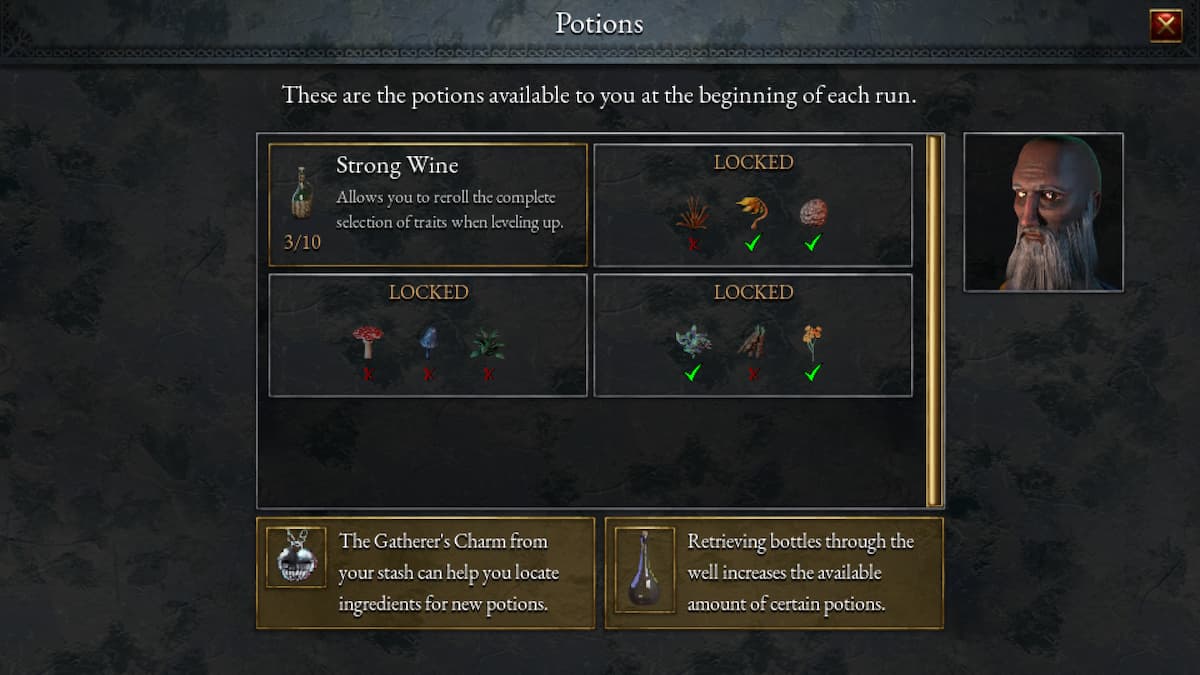1200x675 pixels.
Task: Click the blue mushroom ingredient icon
Action: click(x=428, y=342)
